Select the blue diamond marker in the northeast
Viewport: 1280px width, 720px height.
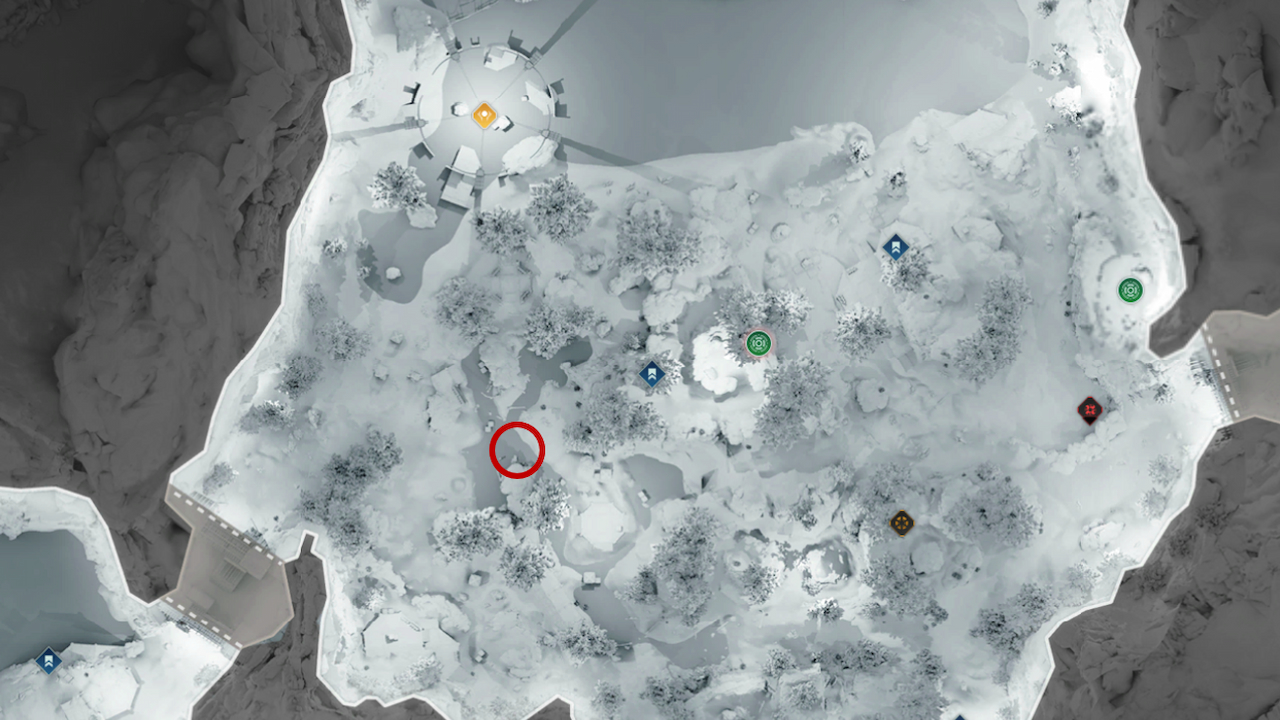(897, 245)
